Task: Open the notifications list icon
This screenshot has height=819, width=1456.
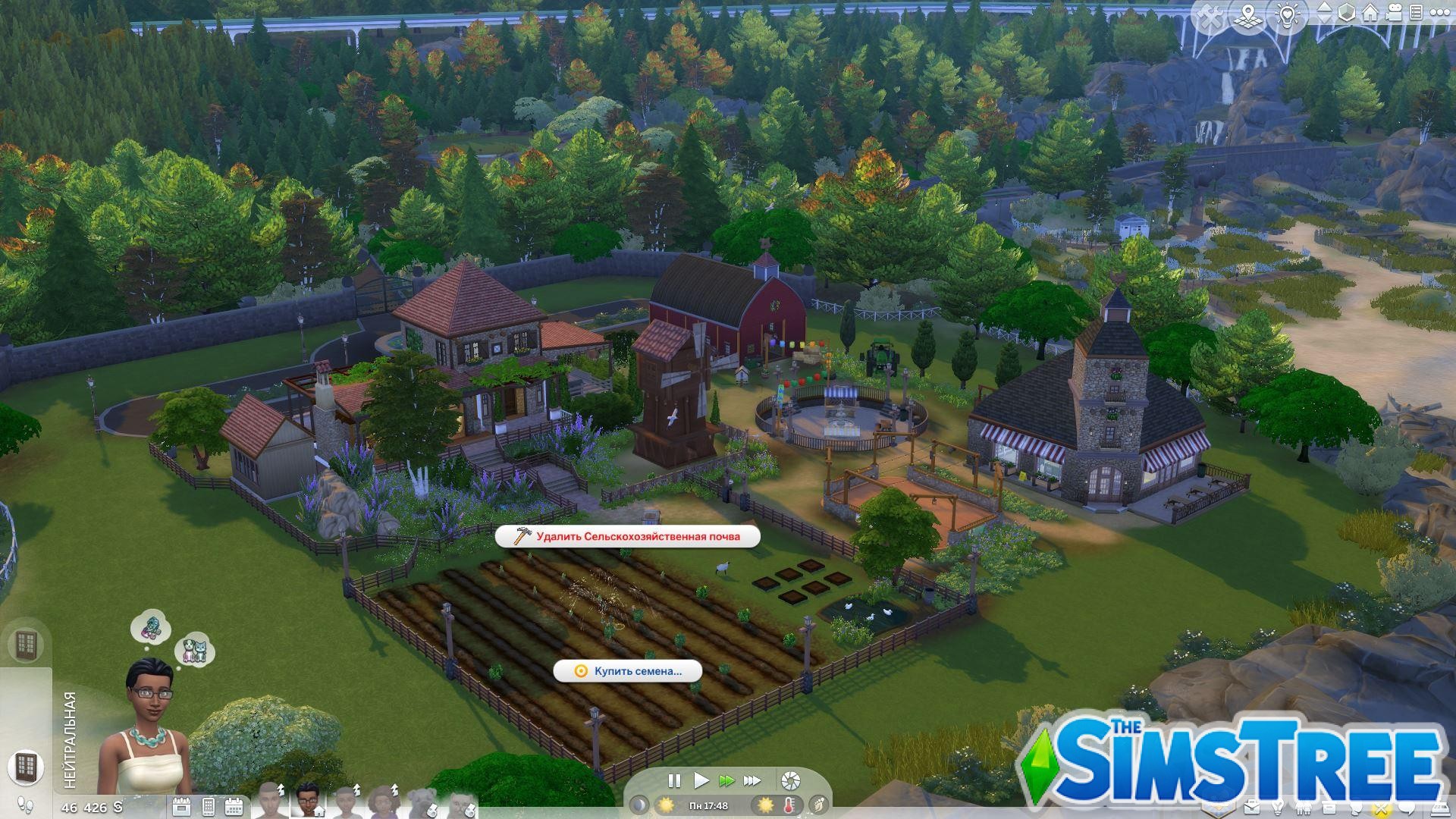Action: [1417, 13]
